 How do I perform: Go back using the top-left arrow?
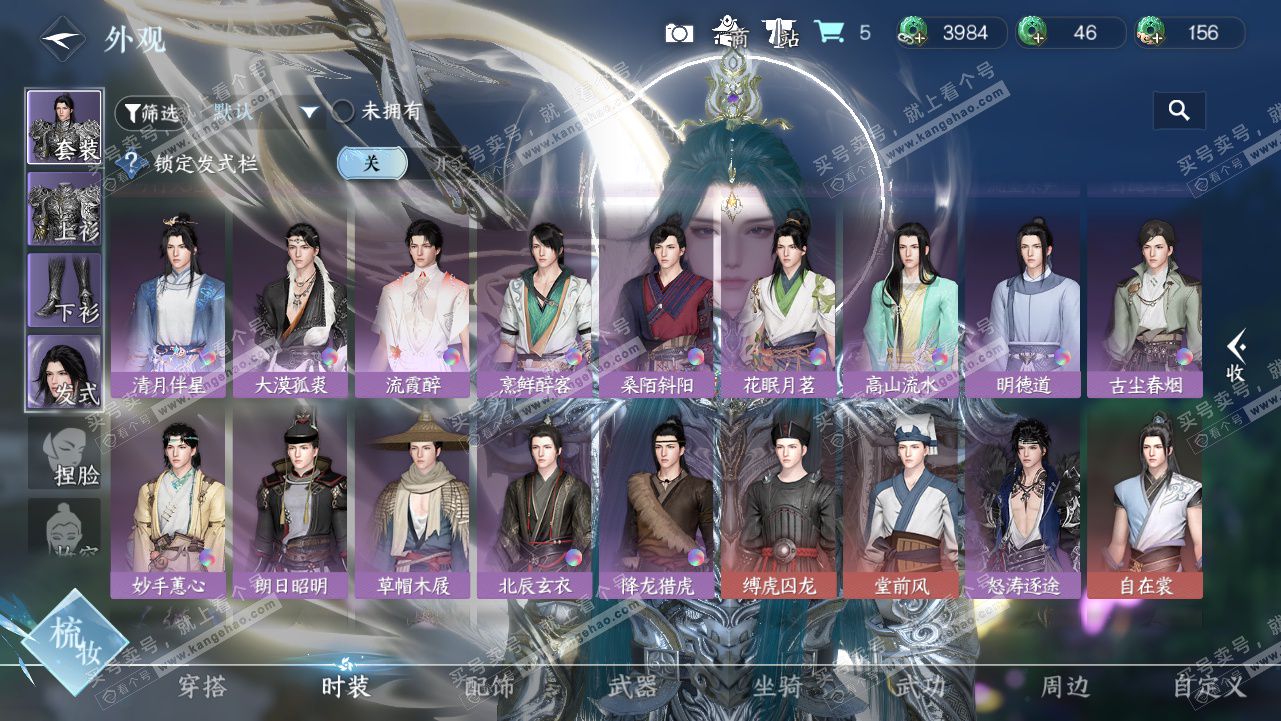tap(63, 38)
